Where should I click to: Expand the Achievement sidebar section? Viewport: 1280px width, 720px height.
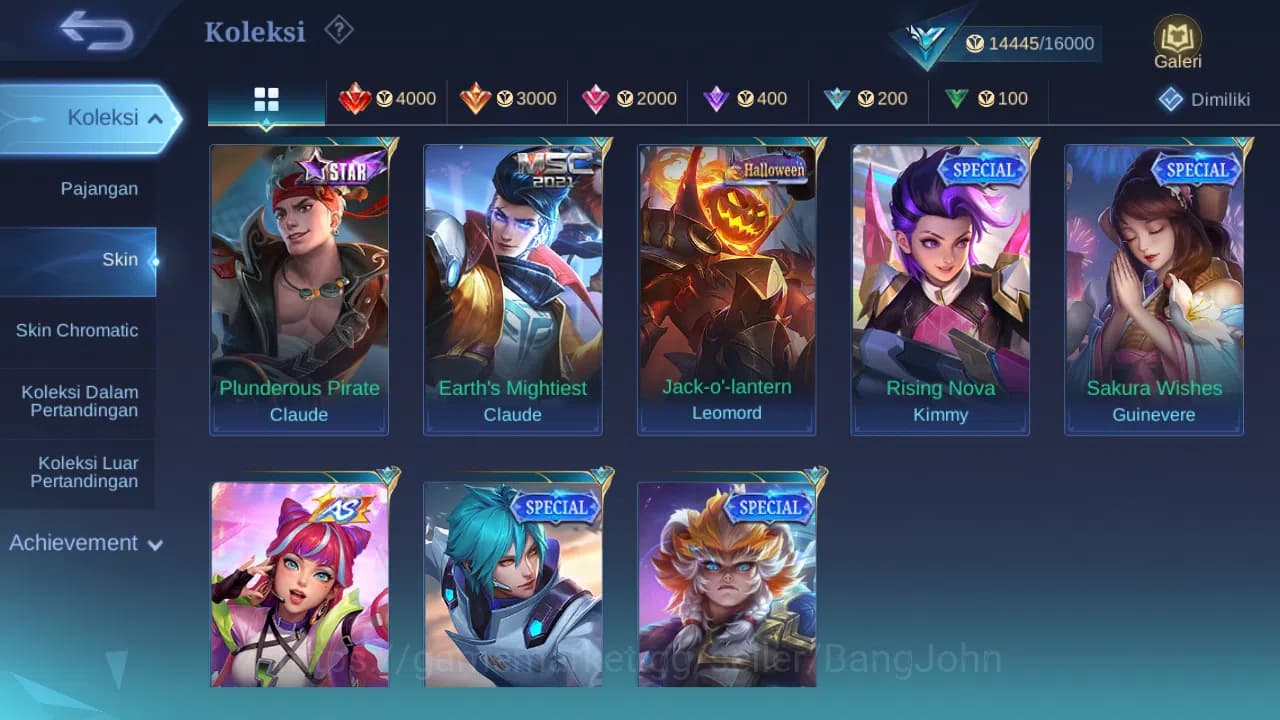pos(85,543)
